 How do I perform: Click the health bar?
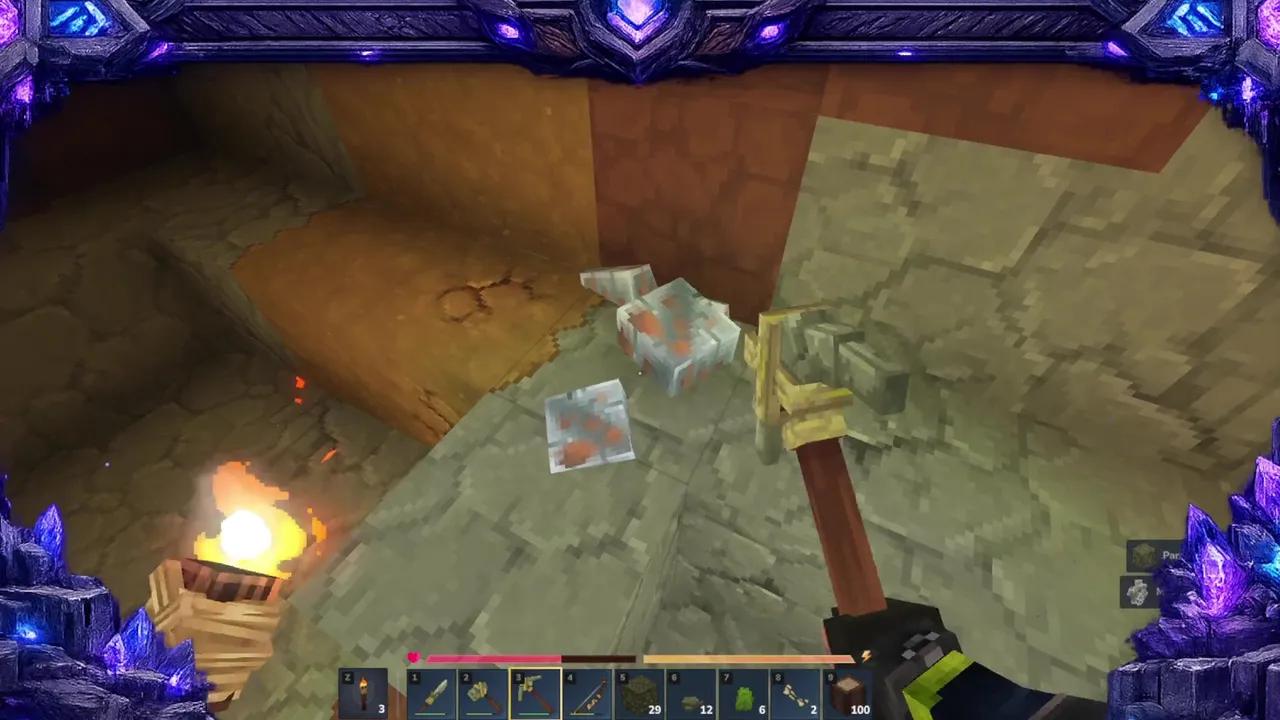coord(495,660)
